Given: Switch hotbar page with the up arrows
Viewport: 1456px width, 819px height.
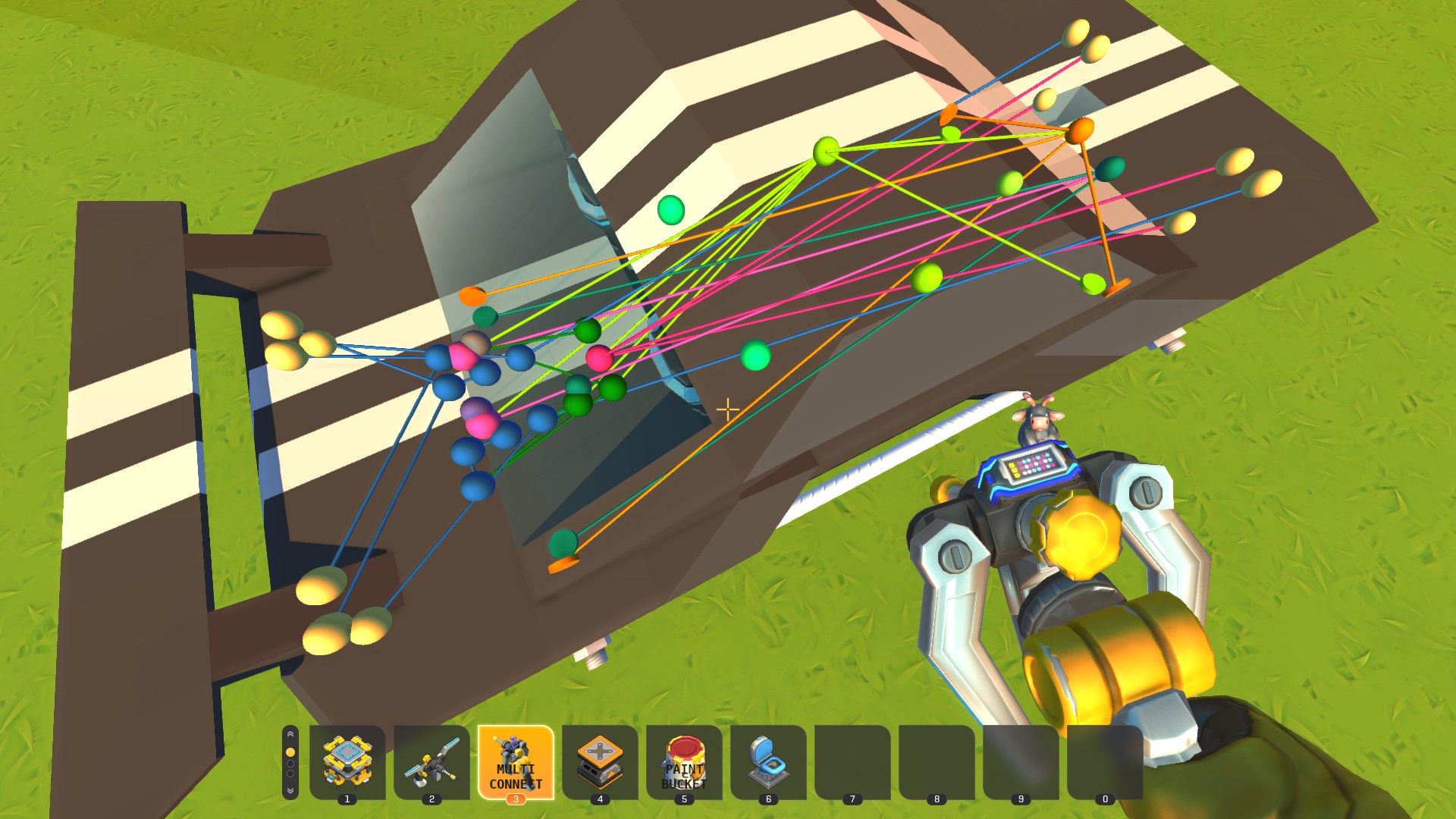Looking at the screenshot, I should pos(290,735).
